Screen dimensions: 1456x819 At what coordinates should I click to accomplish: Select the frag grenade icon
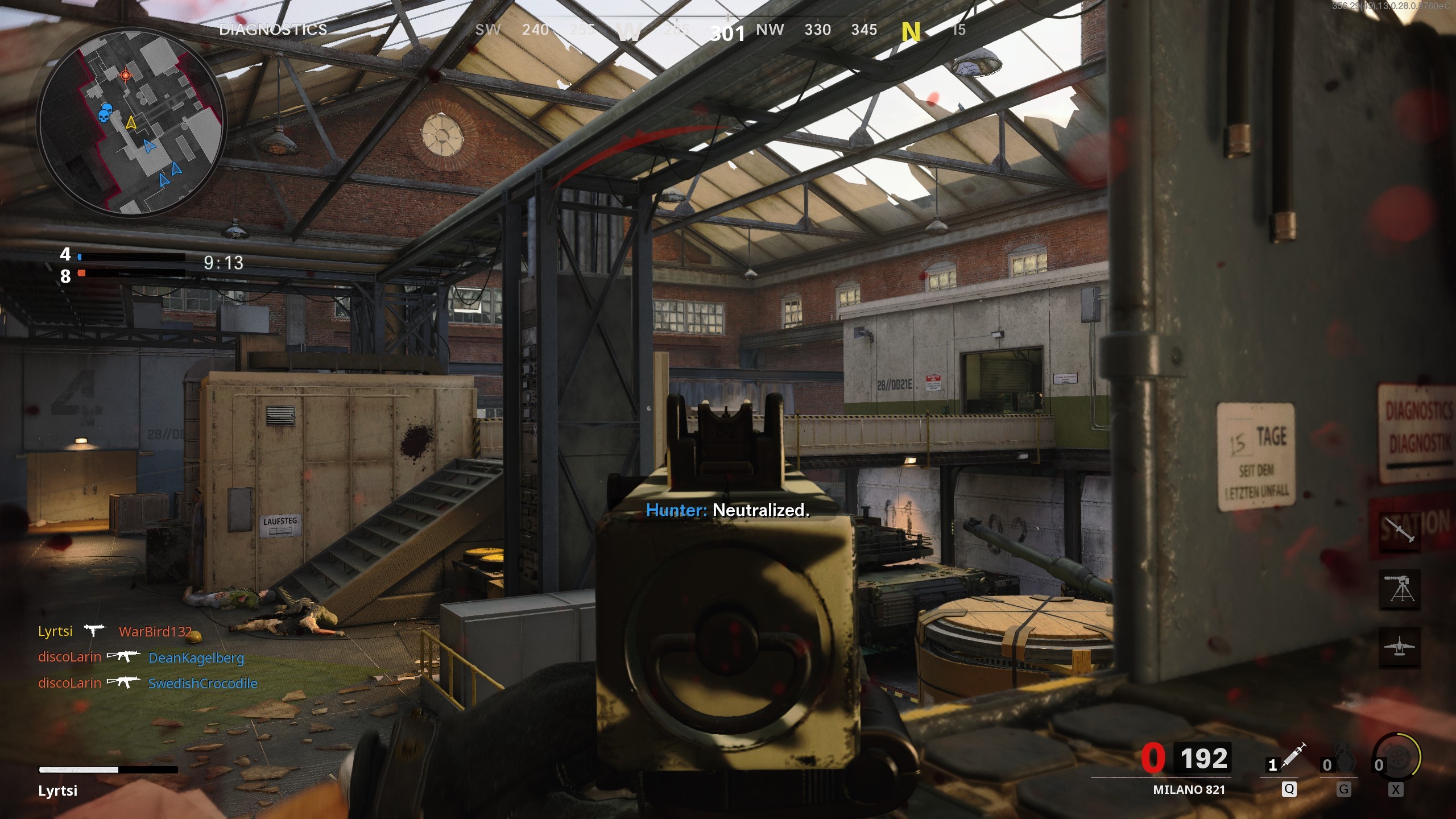(x=1343, y=762)
